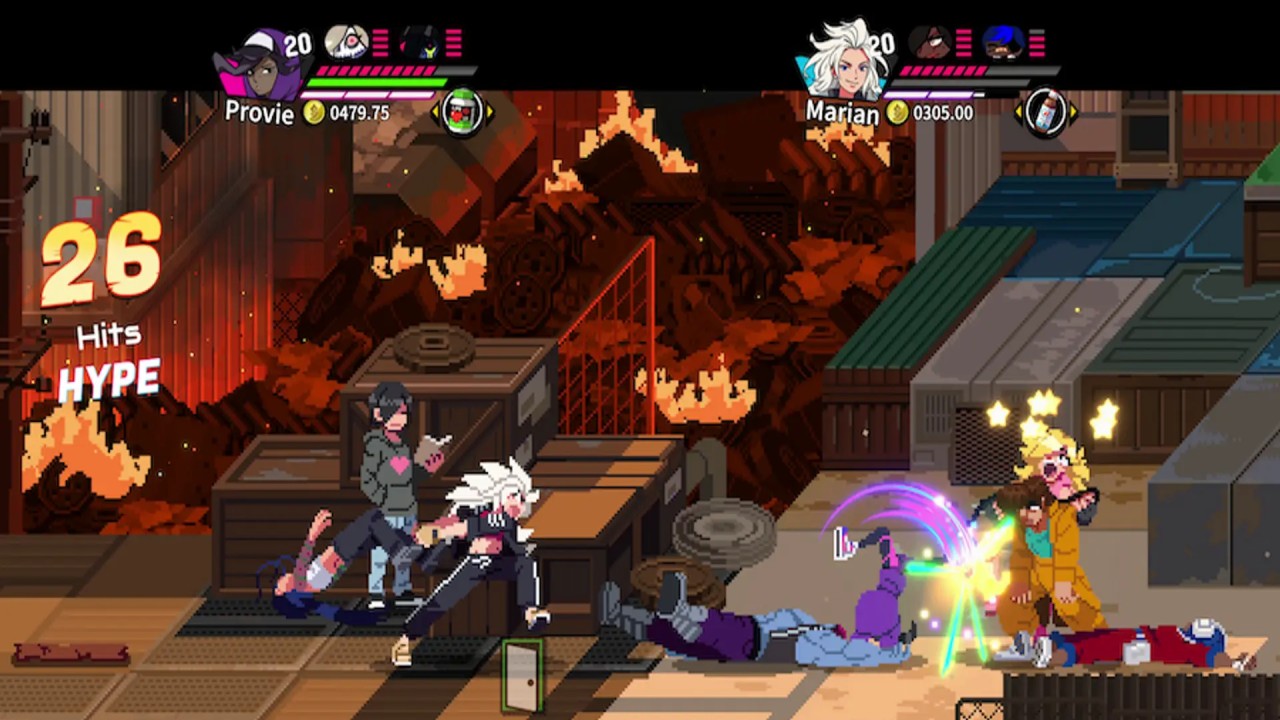Screen dimensions: 1280x720
Task: Choose Marian's dark-haired recruit icon
Action: (929, 42)
